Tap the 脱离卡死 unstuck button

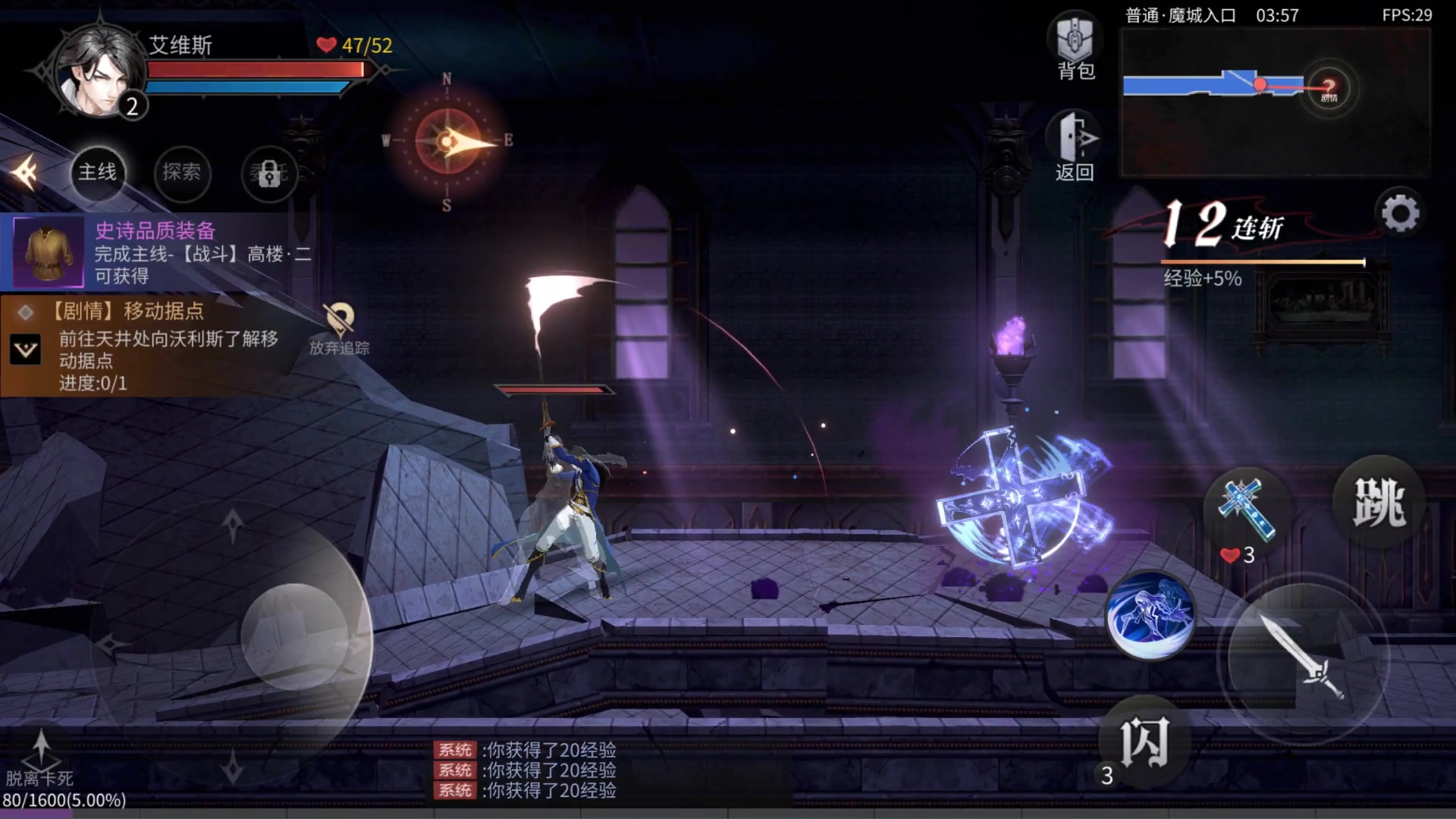pyautogui.click(x=40, y=758)
